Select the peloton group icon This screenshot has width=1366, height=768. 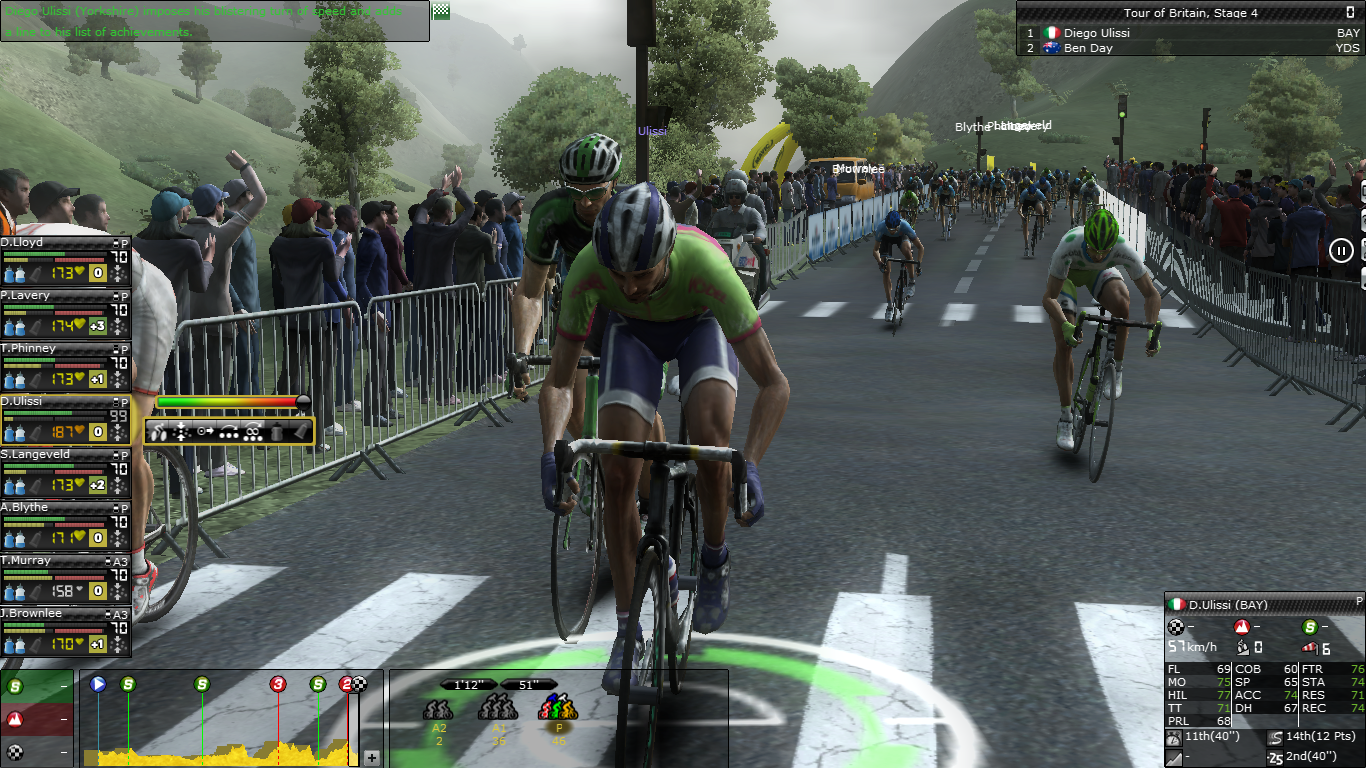pyautogui.click(x=558, y=710)
